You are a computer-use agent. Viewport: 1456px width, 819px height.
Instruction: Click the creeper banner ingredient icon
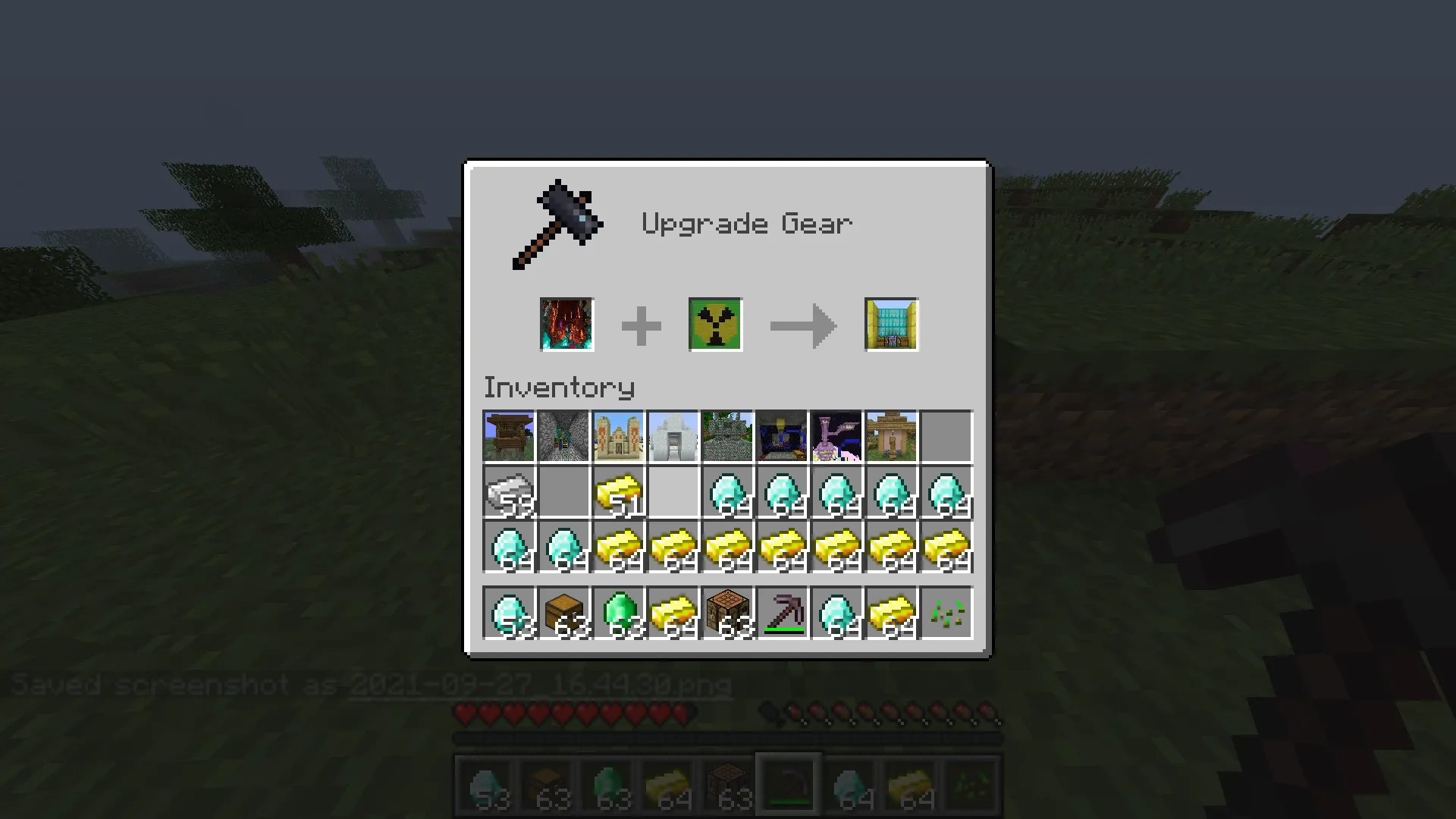click(714, 325)
